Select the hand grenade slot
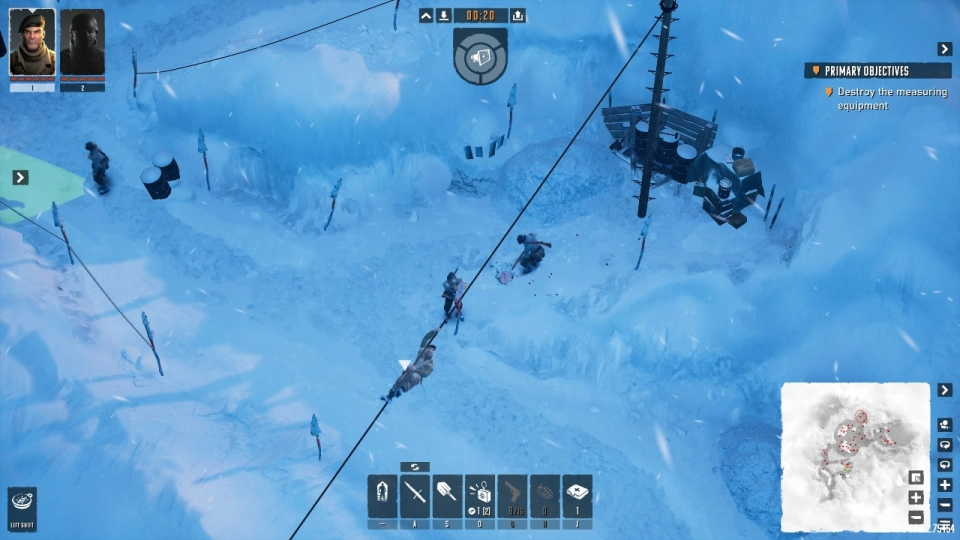The image size is (960, 540). point(545,494)
